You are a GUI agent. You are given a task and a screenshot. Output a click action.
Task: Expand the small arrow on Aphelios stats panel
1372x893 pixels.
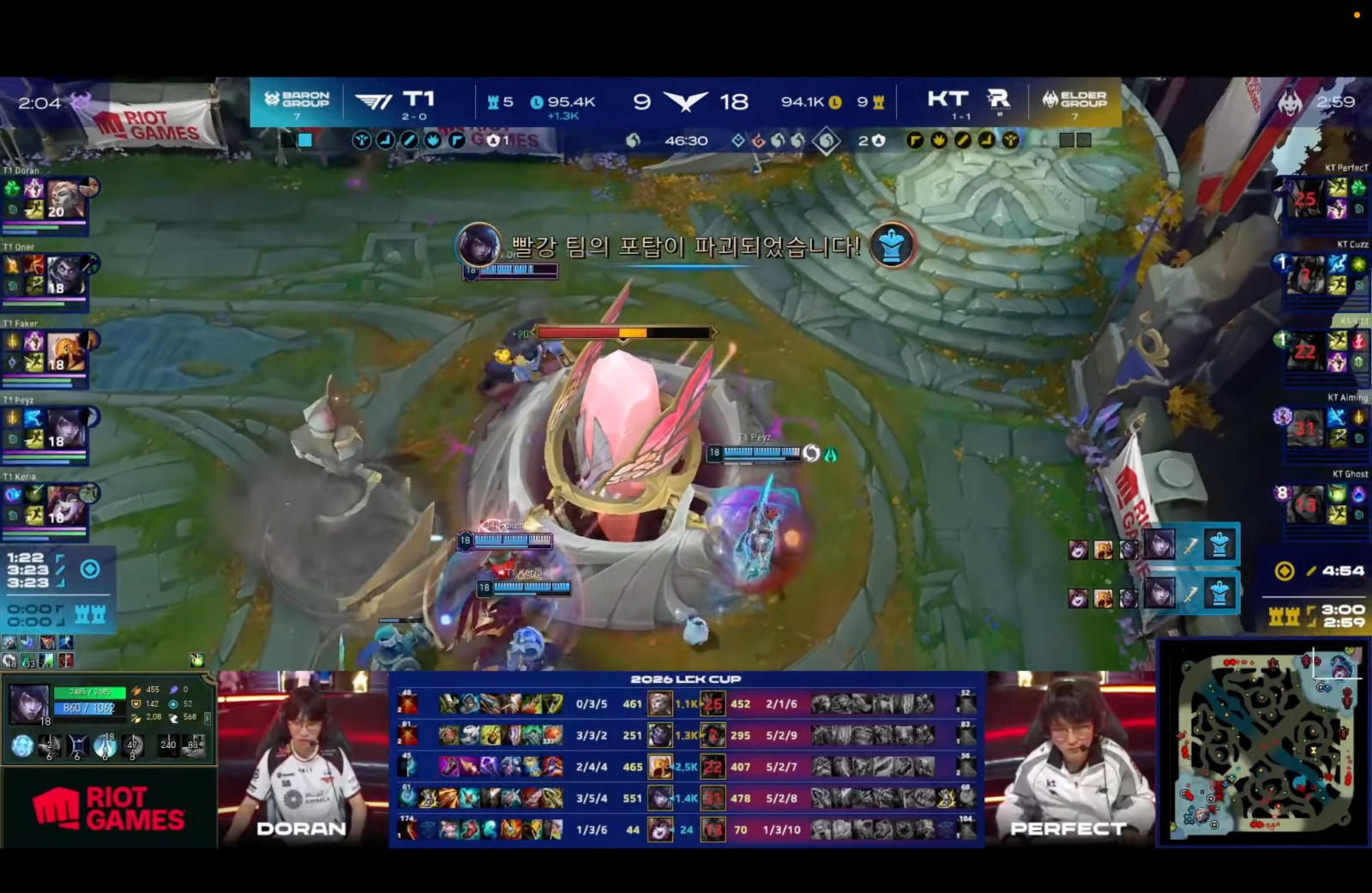[x=208, y=721]
